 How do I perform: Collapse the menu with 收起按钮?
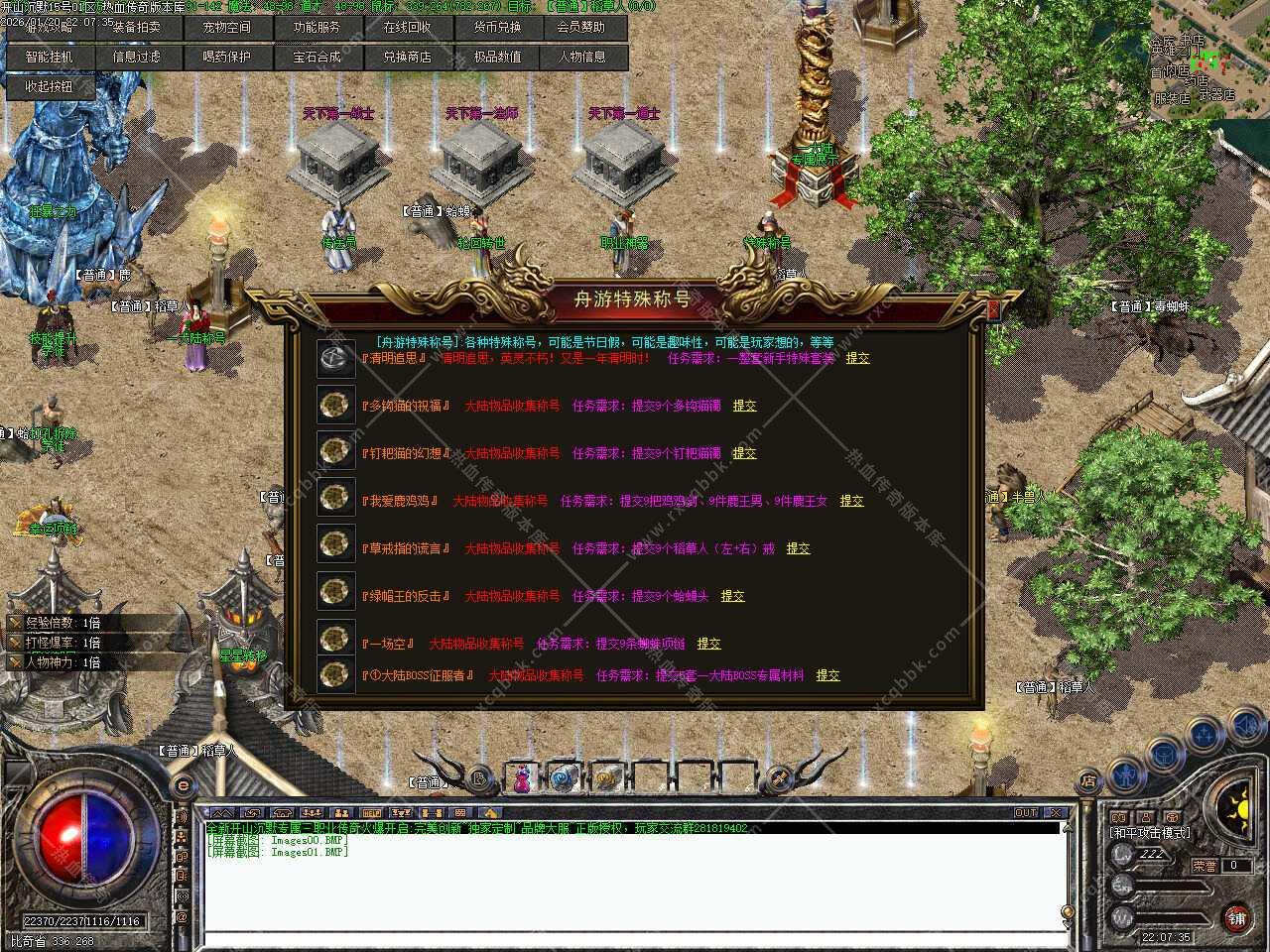click(50, 87)
